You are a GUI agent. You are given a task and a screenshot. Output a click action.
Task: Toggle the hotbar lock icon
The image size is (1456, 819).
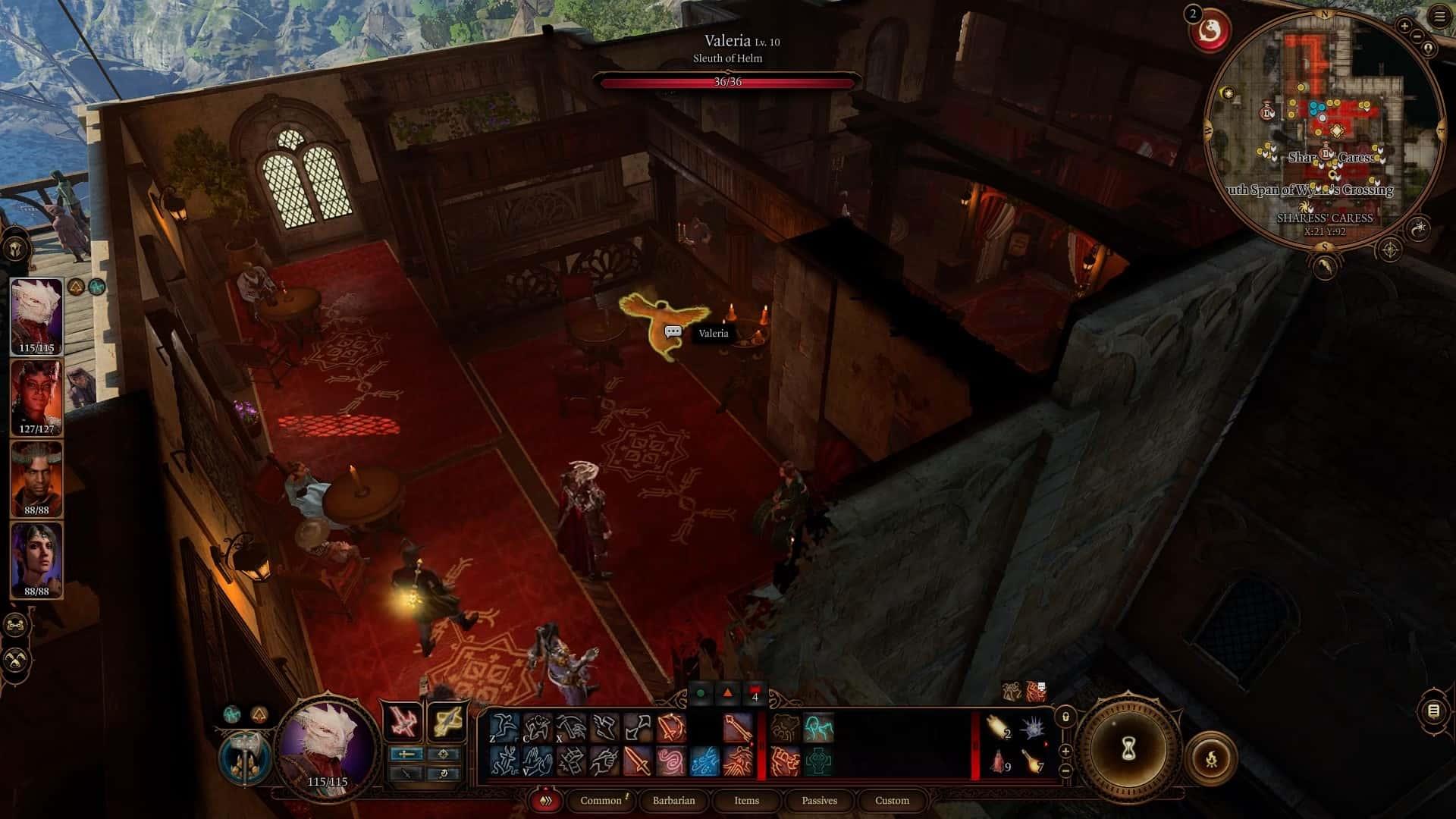(x=1065, y=717)
